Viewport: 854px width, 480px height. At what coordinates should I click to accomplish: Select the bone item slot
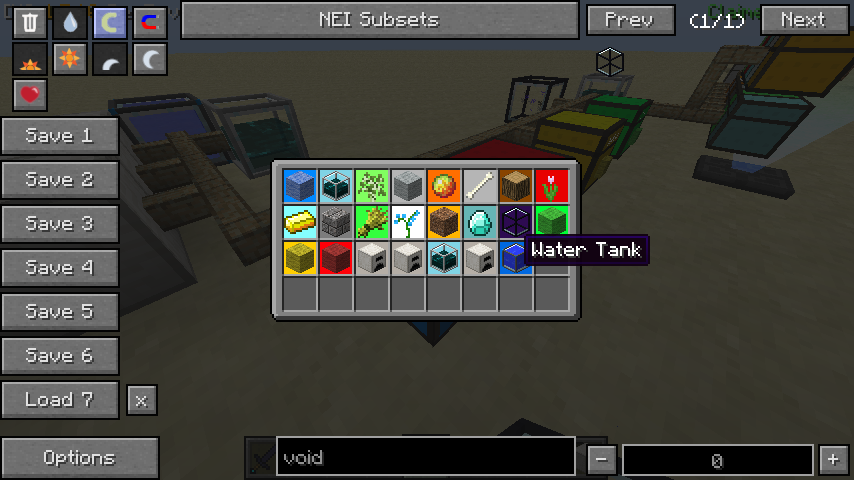click(x=480, y=186)
